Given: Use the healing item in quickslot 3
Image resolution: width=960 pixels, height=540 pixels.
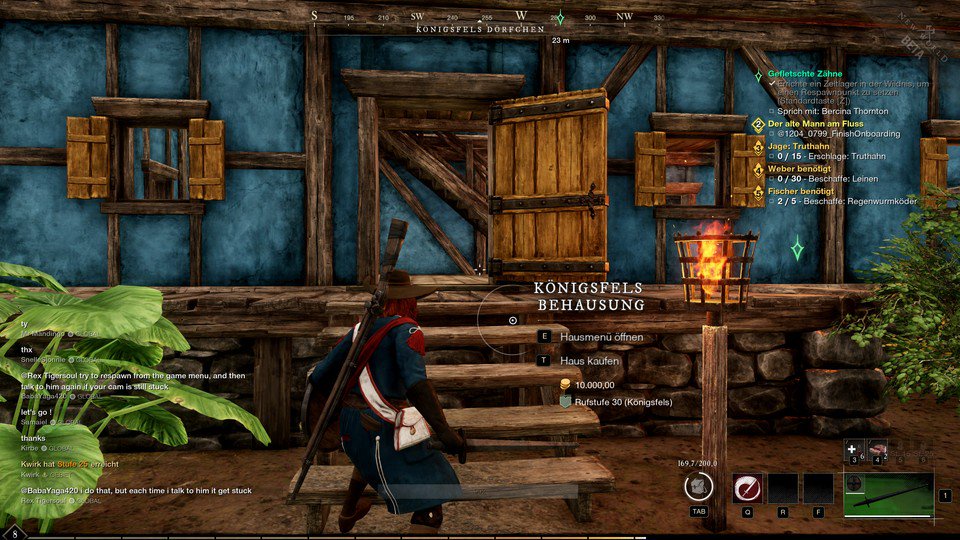Looking at the screenshot, I should (854, 449).
